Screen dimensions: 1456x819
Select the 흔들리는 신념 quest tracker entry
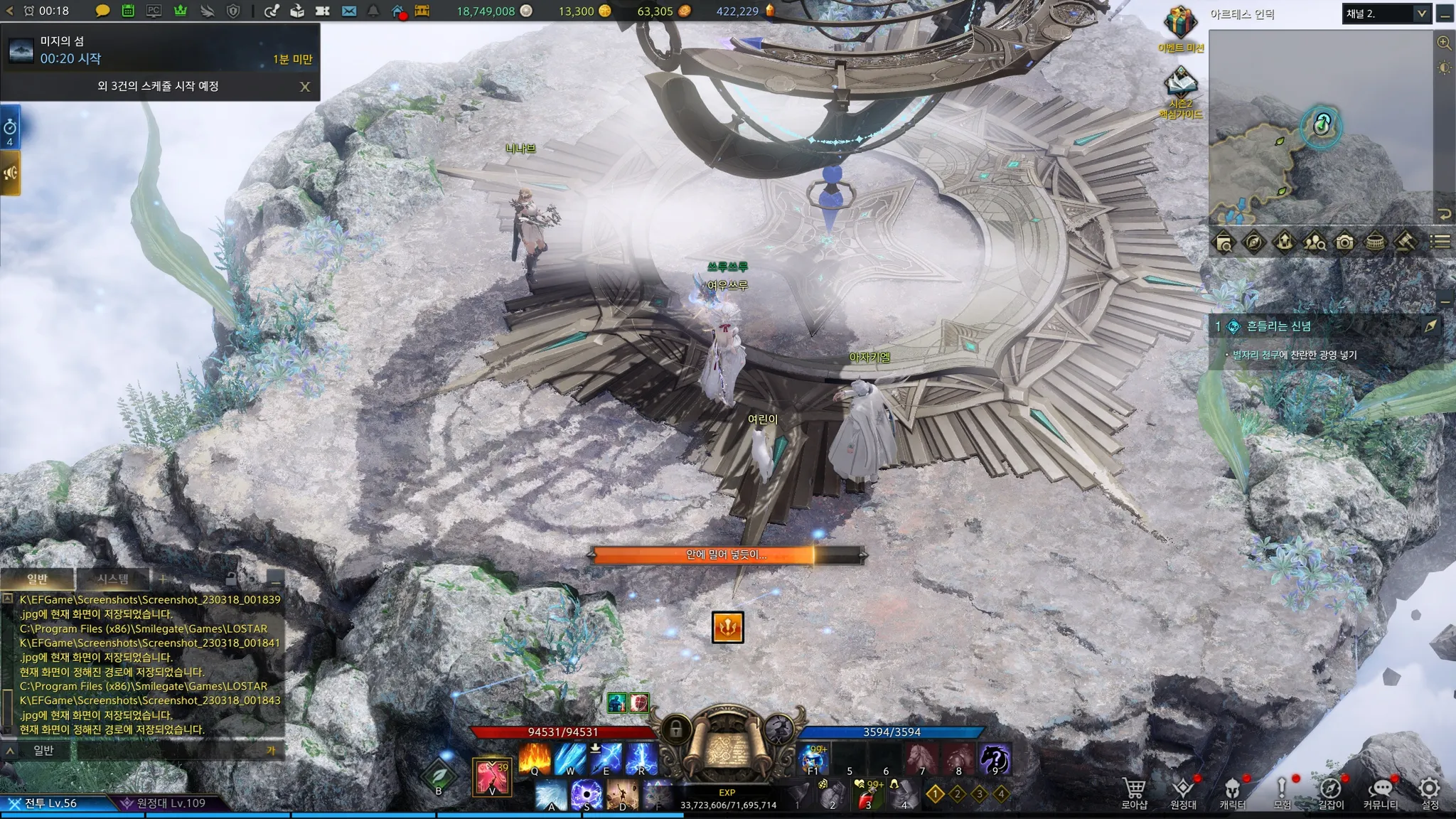pyautogui.click(x=1278, y=326)
